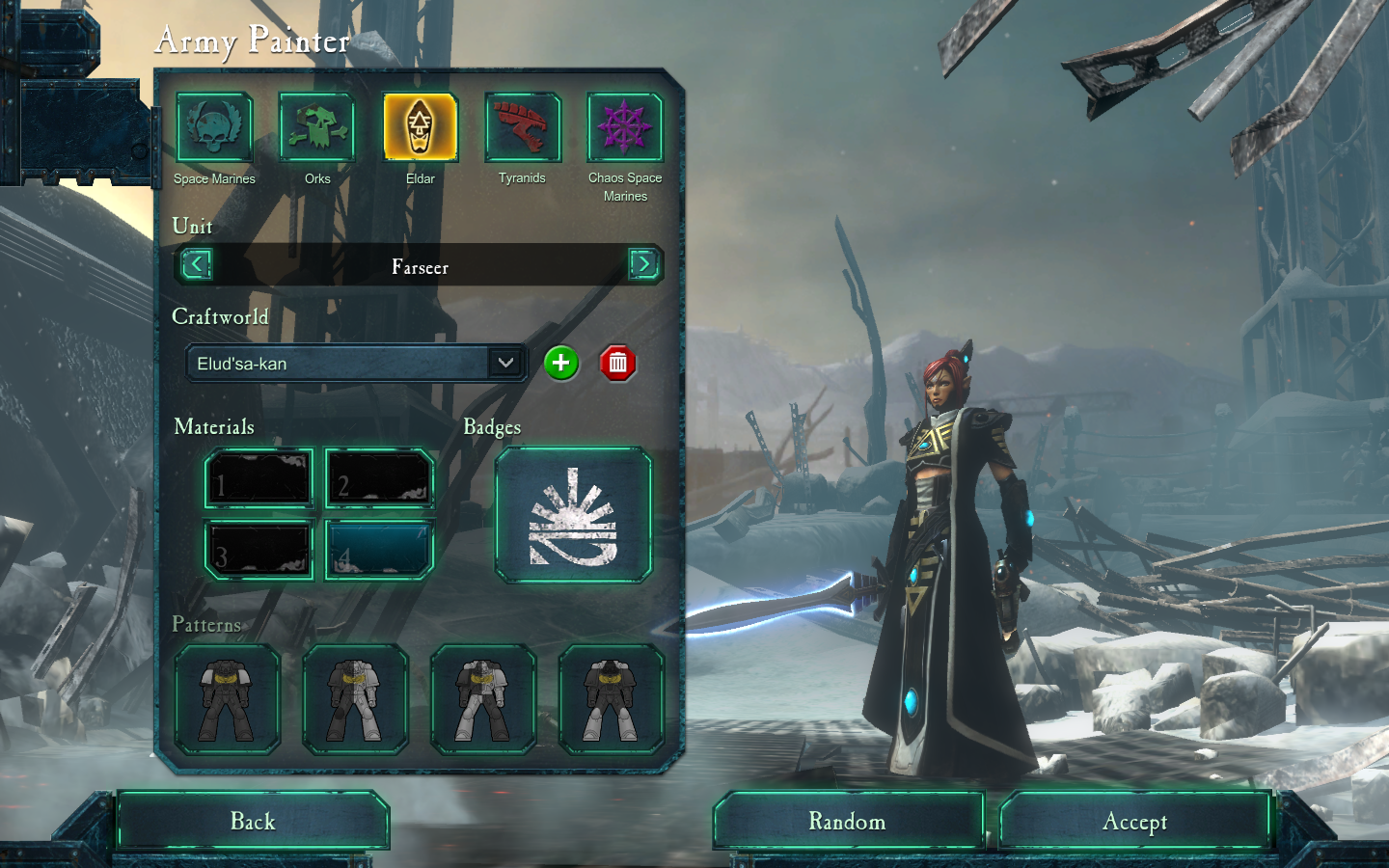The width and height of the screenshot is (1389, 868).
Task: Select material swatch number 1
Action: [259, 478]
